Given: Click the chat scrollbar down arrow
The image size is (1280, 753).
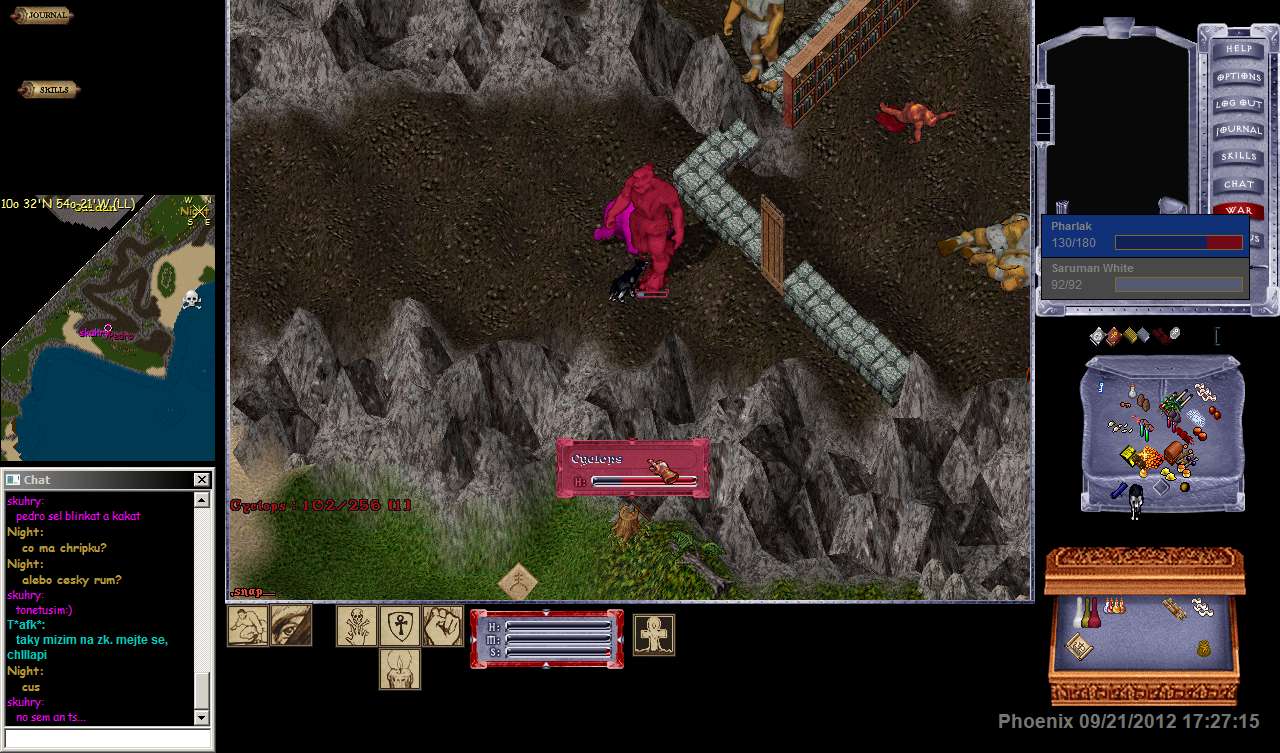Looking at the screenshot, I should 201,717.
